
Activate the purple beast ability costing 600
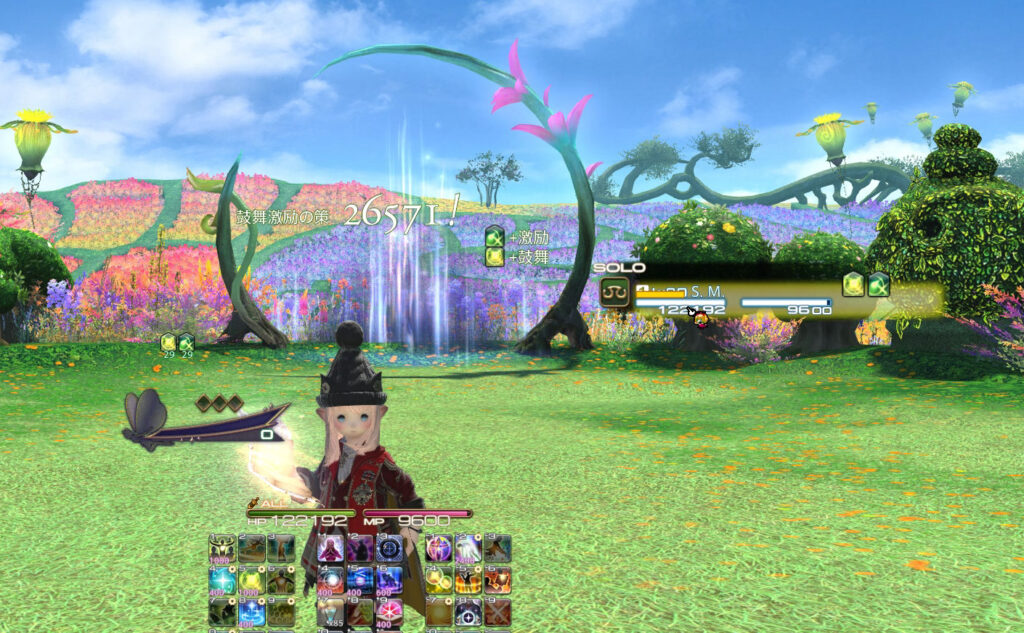(x=390, y=580)
